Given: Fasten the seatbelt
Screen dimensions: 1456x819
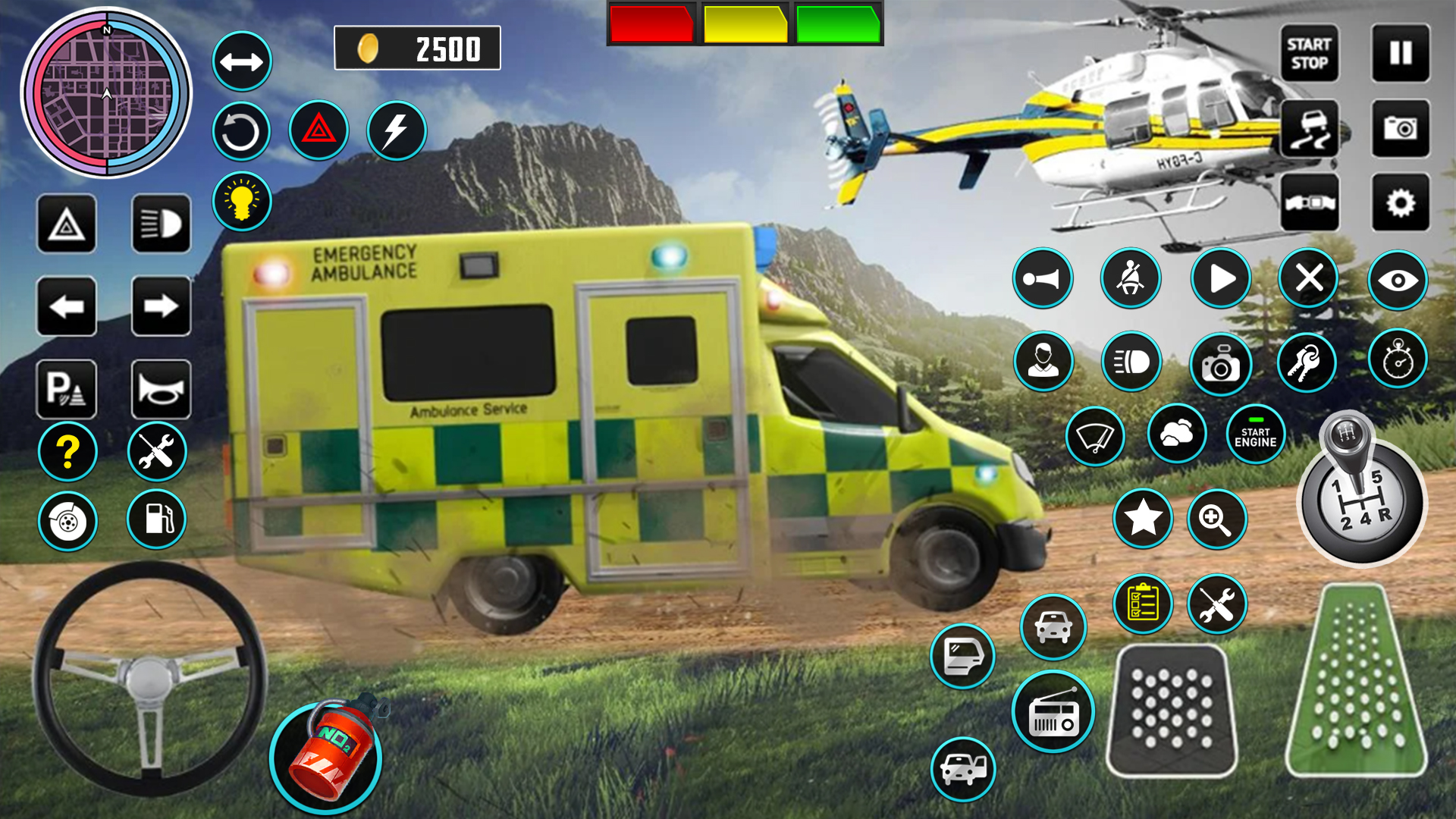Looking at the screenshot, I should pos(1130,278).
